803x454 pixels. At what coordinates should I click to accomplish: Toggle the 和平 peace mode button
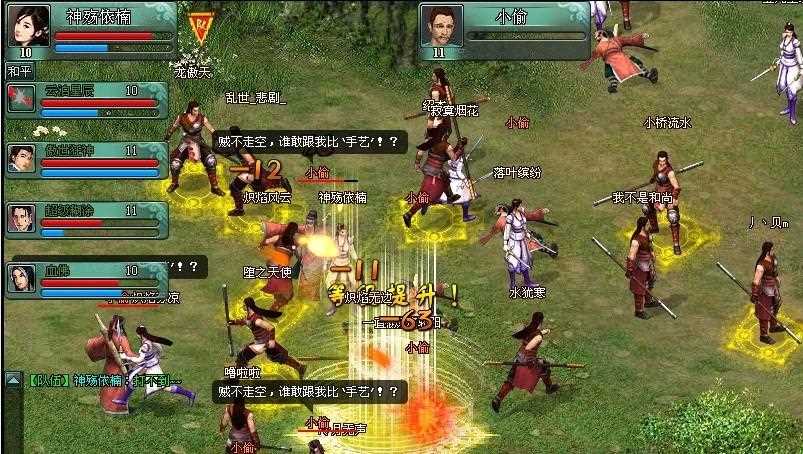tap(20, 71)
